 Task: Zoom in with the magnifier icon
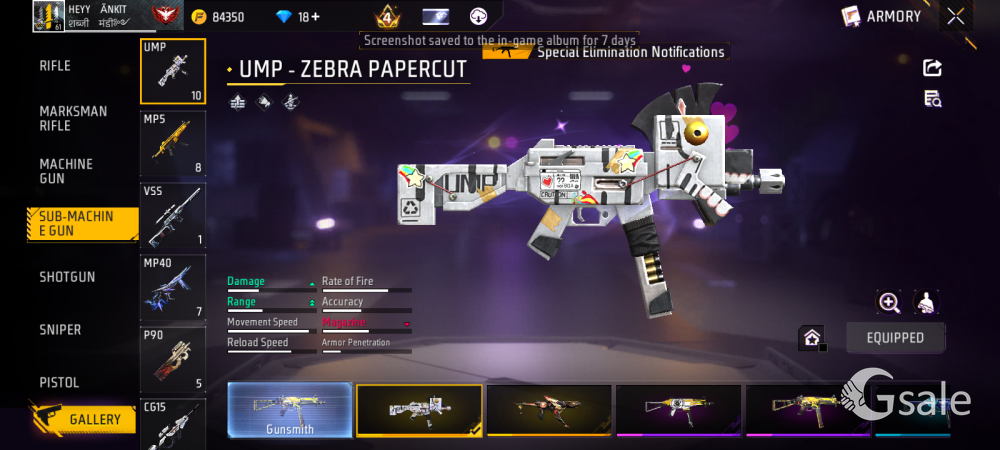click(x=889, y=302)
